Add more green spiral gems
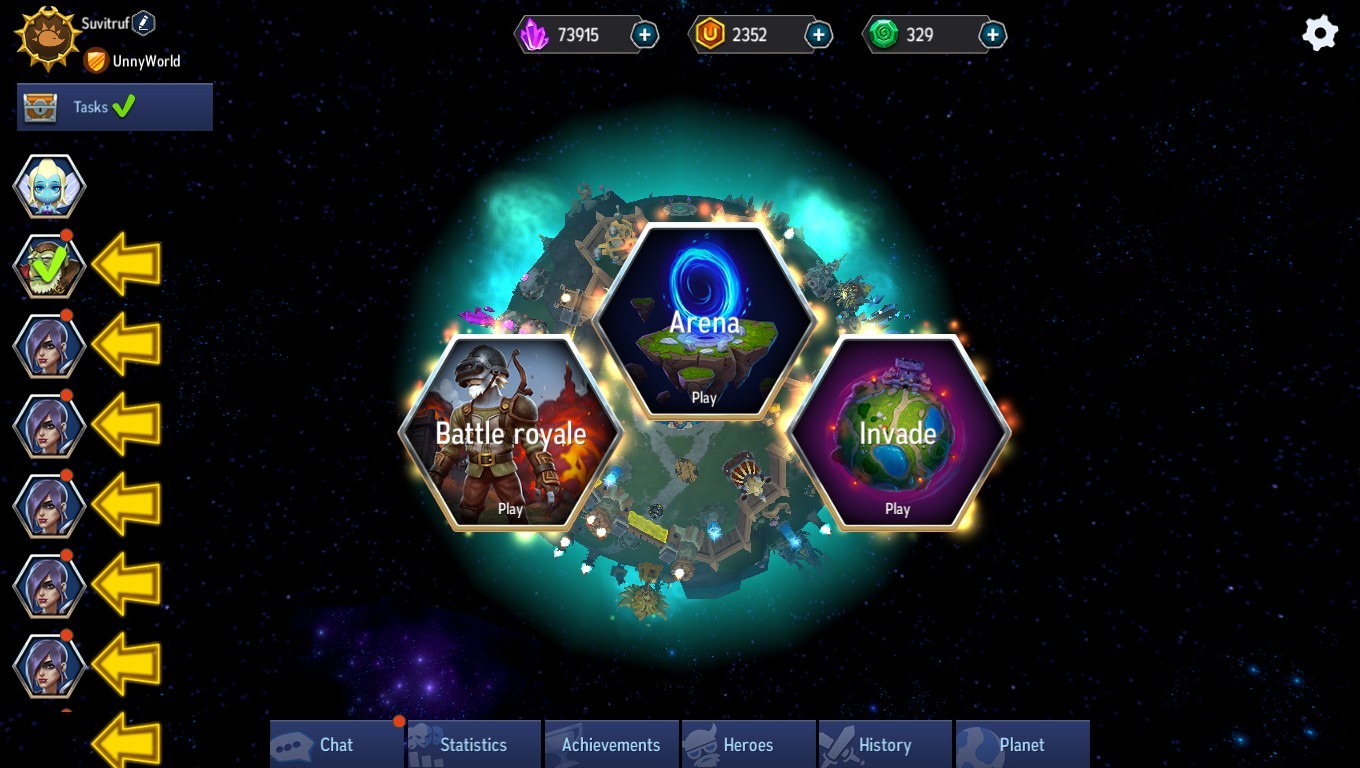 (x=992, y=35)
